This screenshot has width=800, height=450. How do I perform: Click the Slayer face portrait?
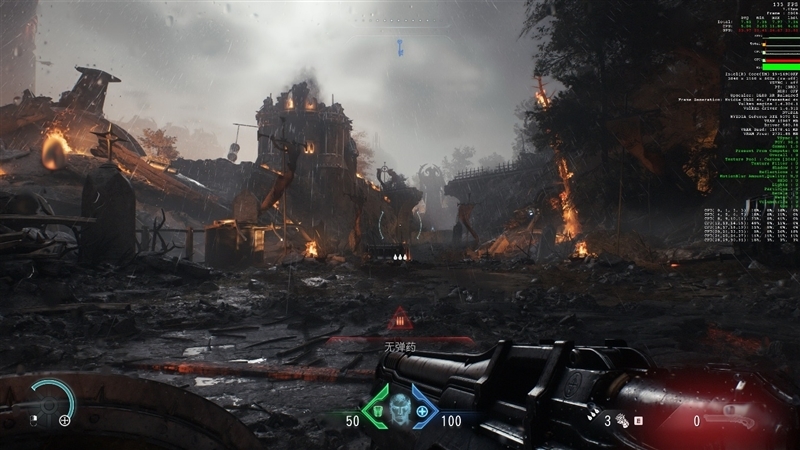click(x=400, y=410)
